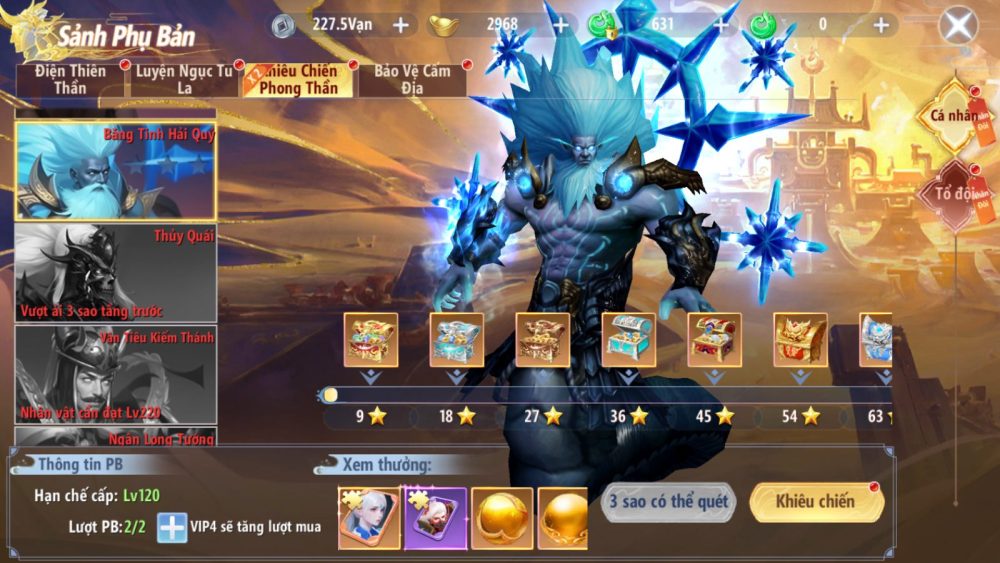The height and width of the screenshot is (563, 1000).
Task: Switch to Bảo Vệ Cấm Địa tab
Action: click(412, 79)
